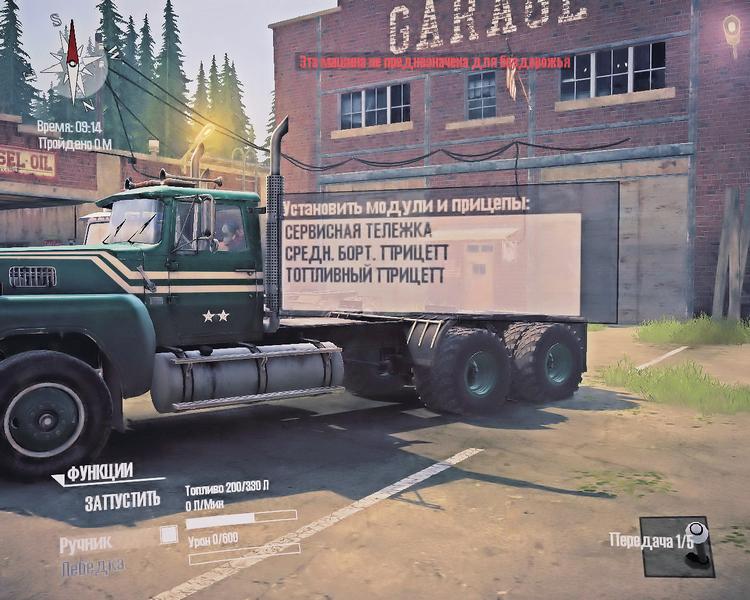The image size is (750, 600).
Task: Activate the Лебедка winch function
Action: coord(92,567)
